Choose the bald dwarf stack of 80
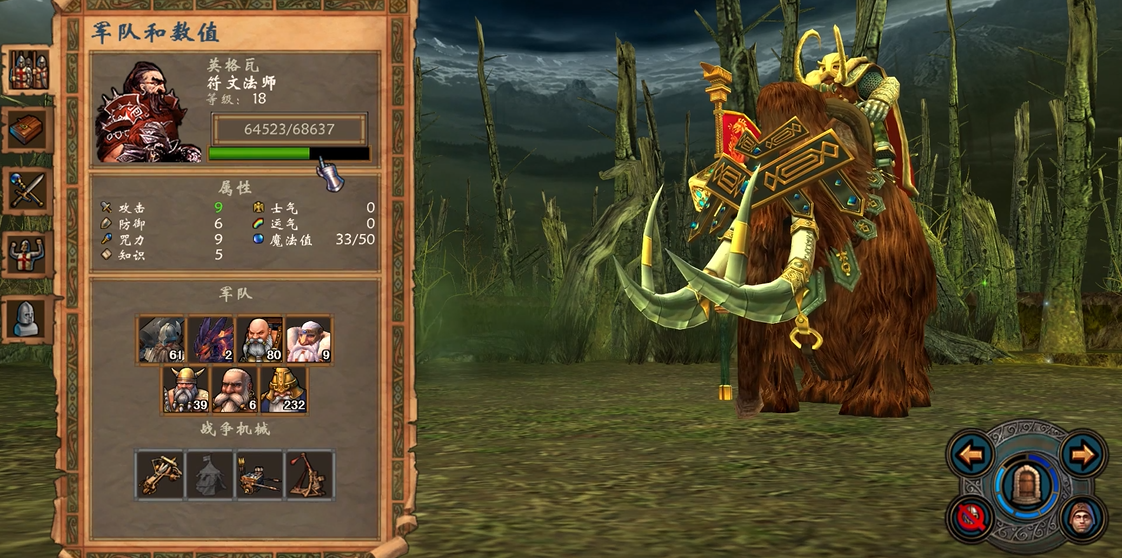The image size is (1122, 558). 259,340
